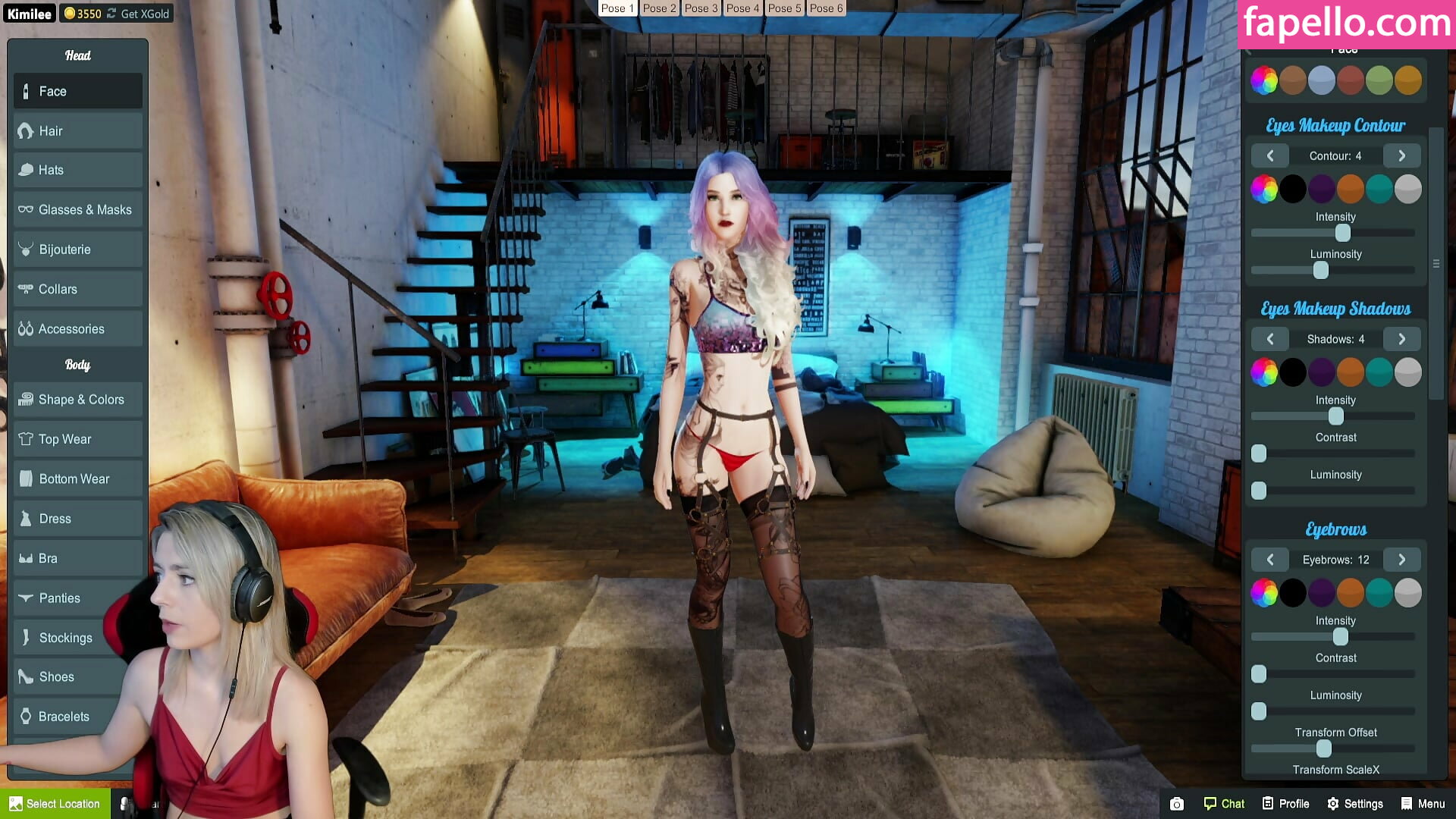
Task: Open Glasses & Masks options
Action: pyautogui.click(x=77, y=210)
